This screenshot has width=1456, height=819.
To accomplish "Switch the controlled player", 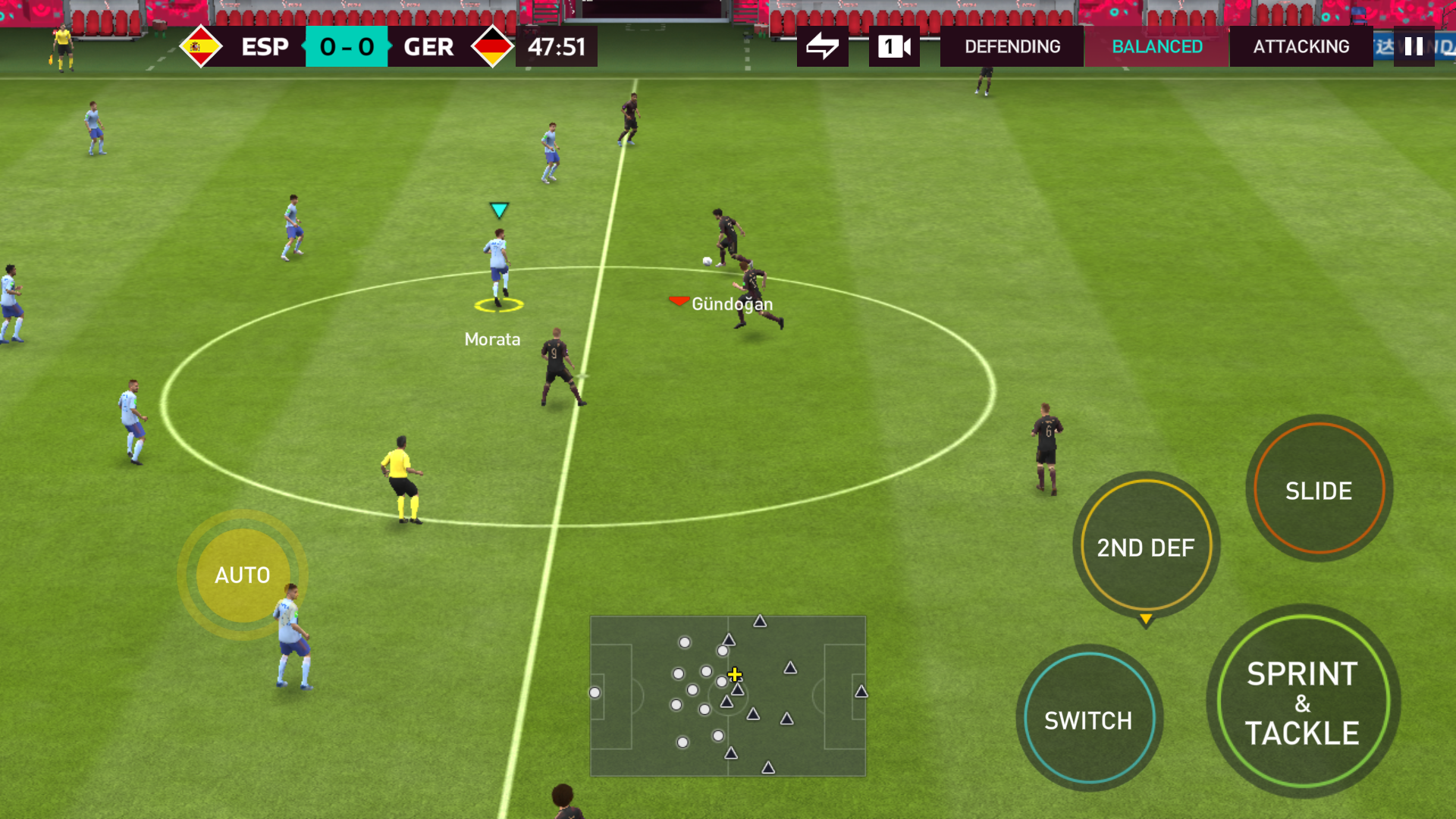I will [1088, 719].
